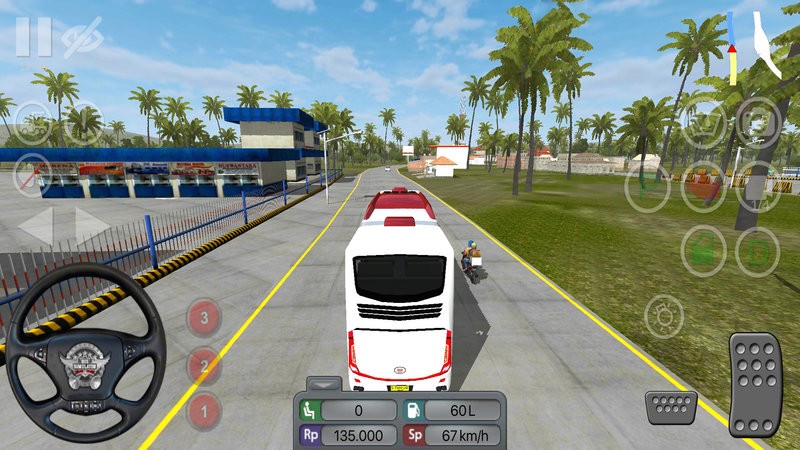800x450 pixels.
Task: Switch the green D gear button
Action: (757, 252)
